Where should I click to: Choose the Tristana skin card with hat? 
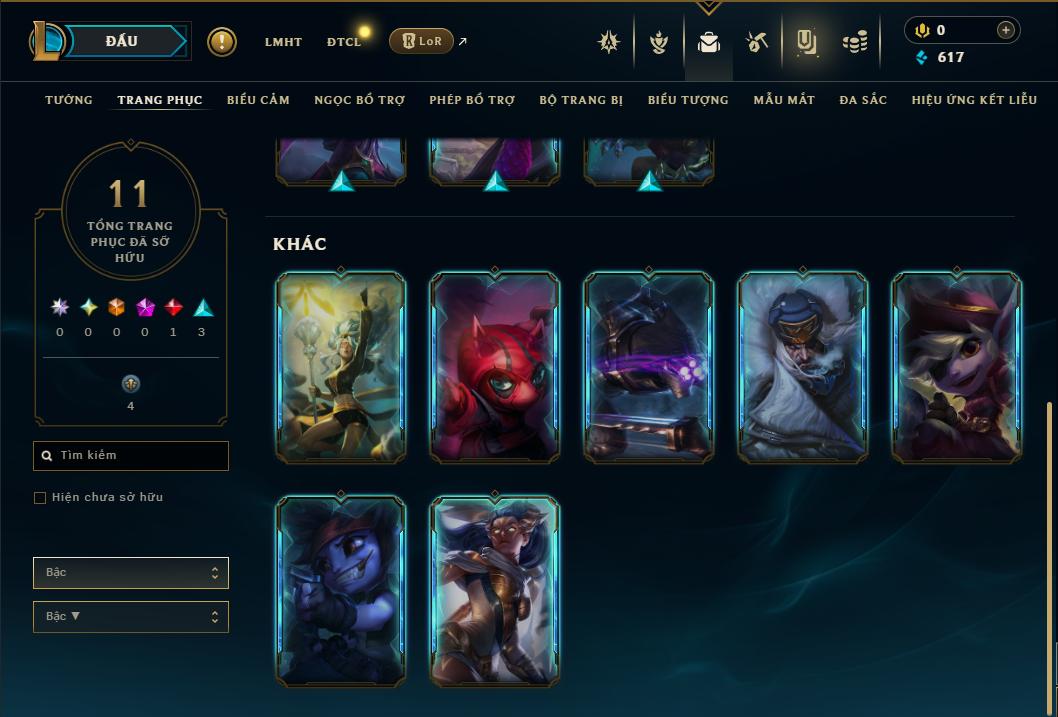click(956, 368)
